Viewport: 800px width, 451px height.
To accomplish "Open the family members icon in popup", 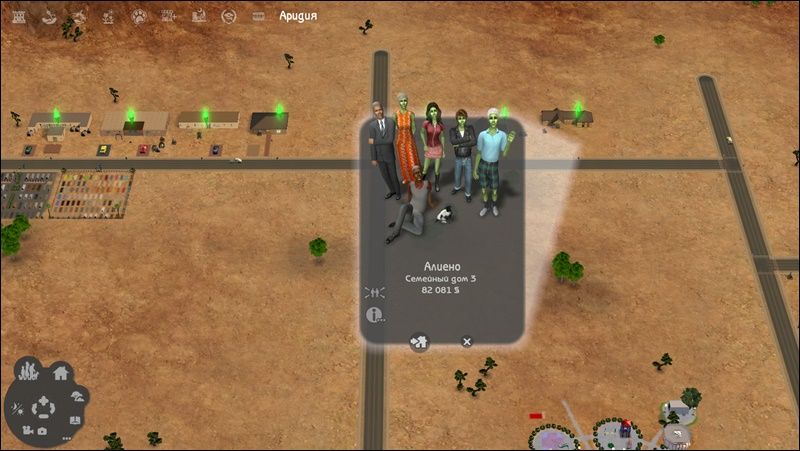I will [376, 292].
